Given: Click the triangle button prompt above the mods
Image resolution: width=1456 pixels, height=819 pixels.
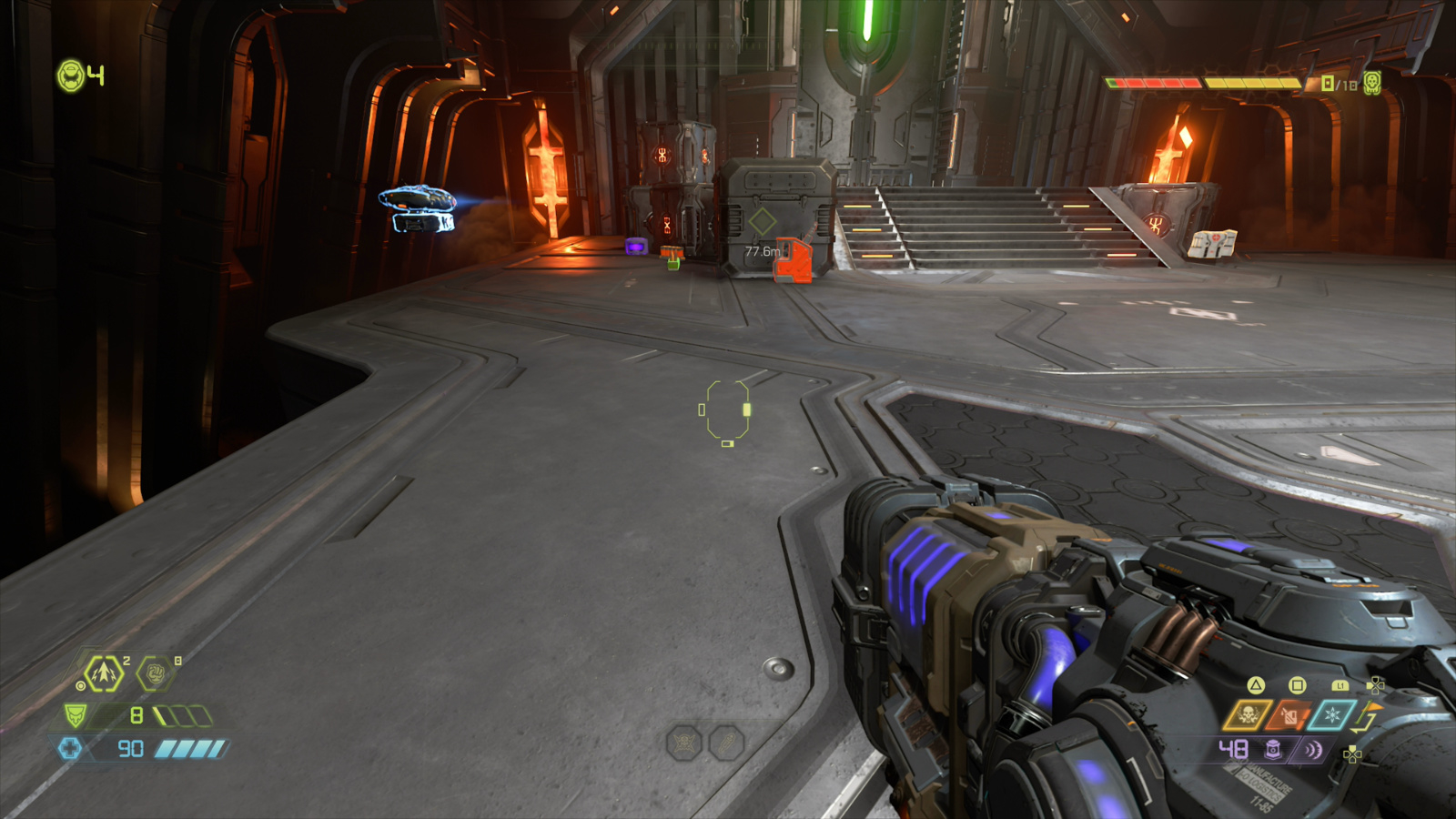Looking at the screenshot, I should pyautogui.click(x=1254, y=685).
